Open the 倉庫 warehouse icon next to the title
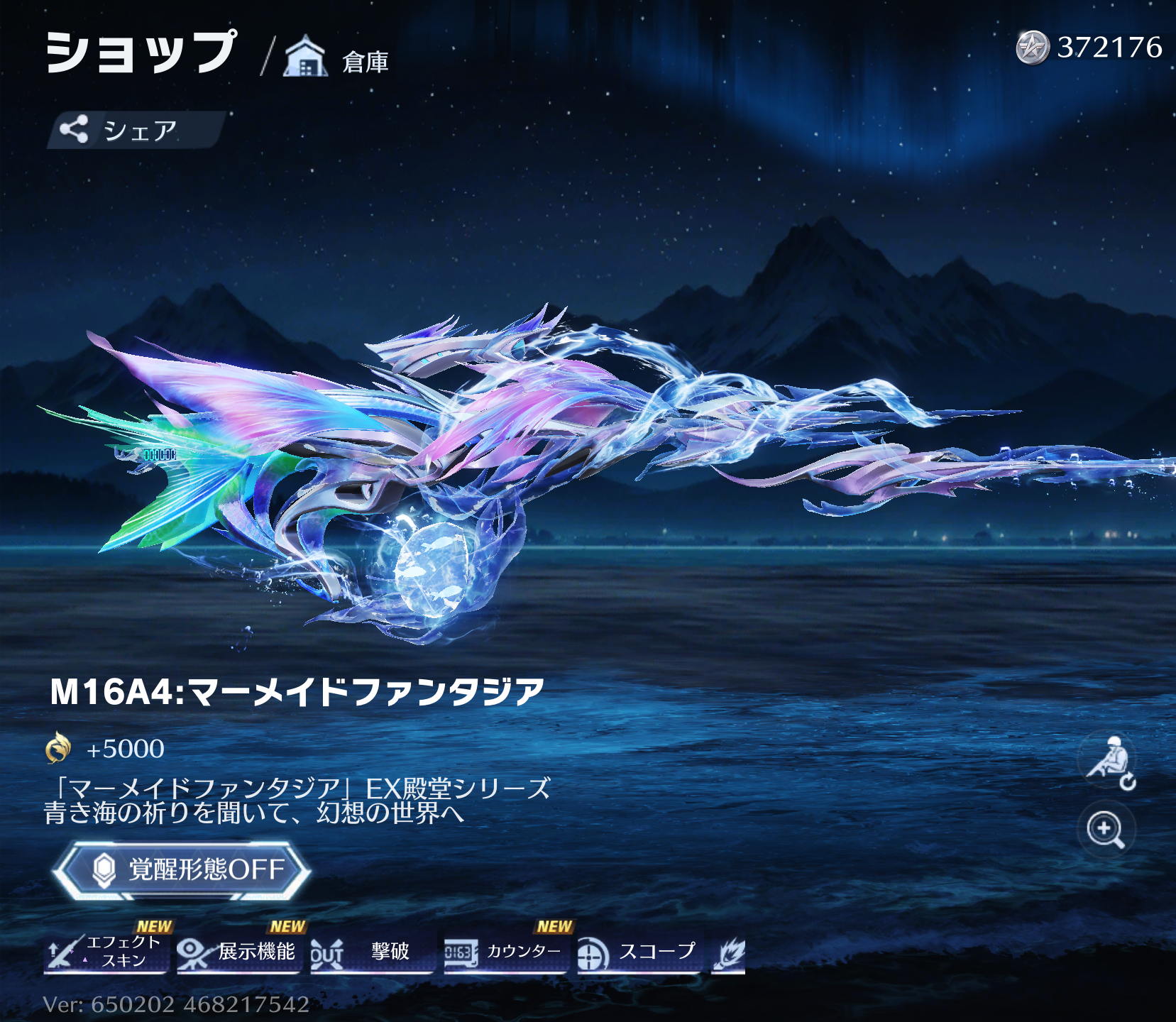The width and height of the screenshot is (1176, 1022). point(305,55)
